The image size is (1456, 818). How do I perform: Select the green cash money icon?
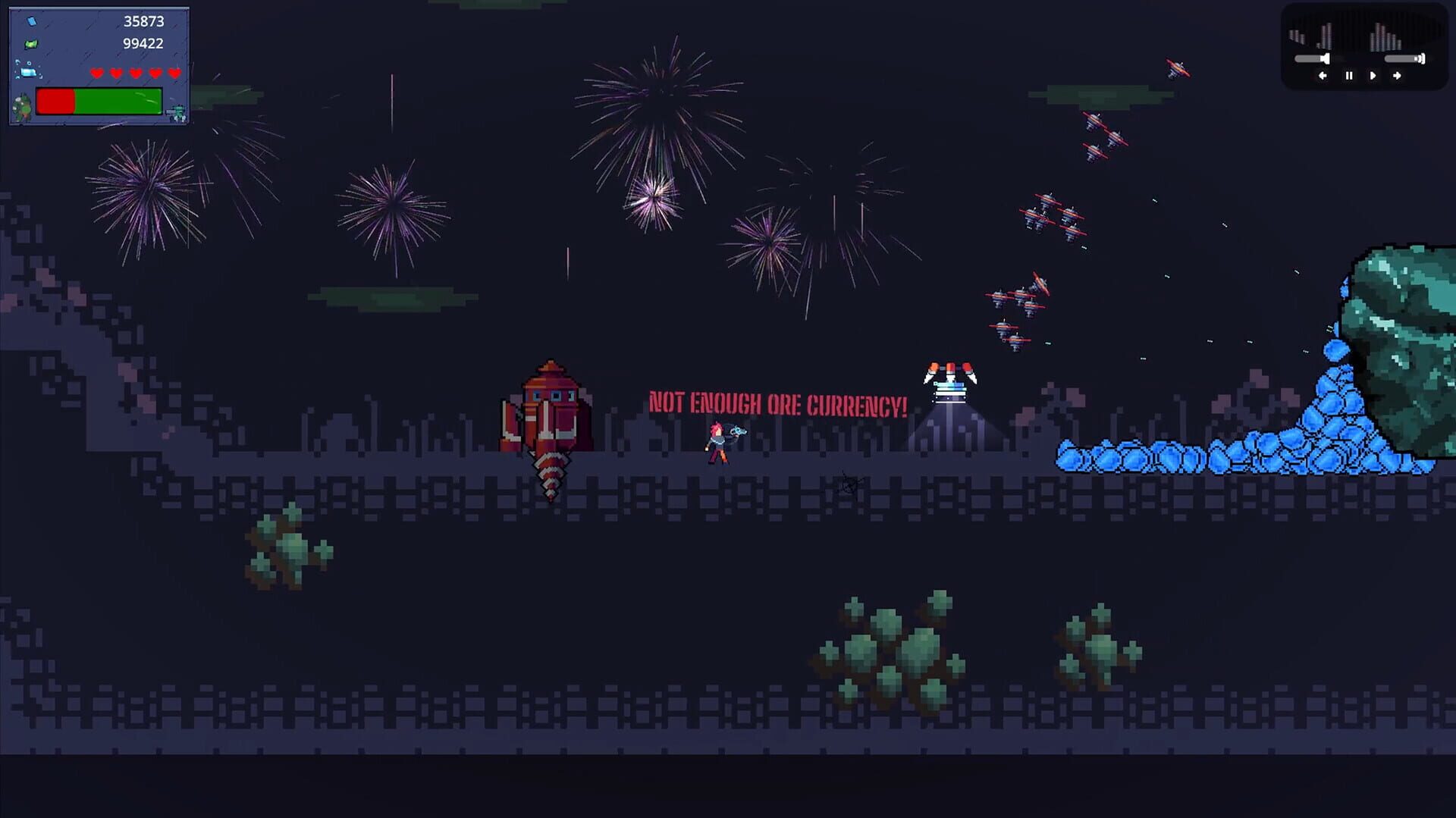(30, 44)
